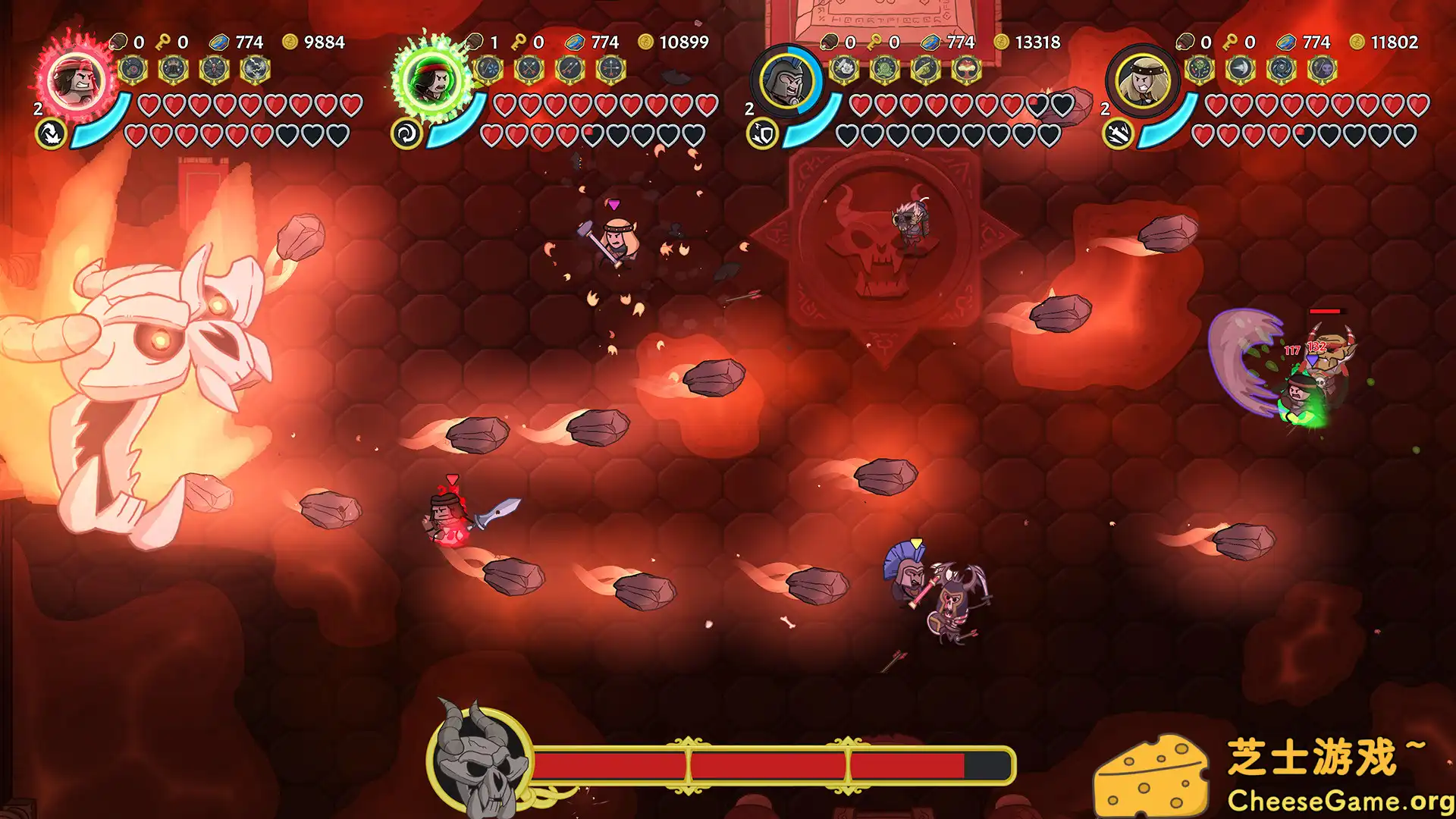Click the drumstick counter icon in second player's HUD
This screenshot has width=1456, height=819.
(x=474, y=42)
